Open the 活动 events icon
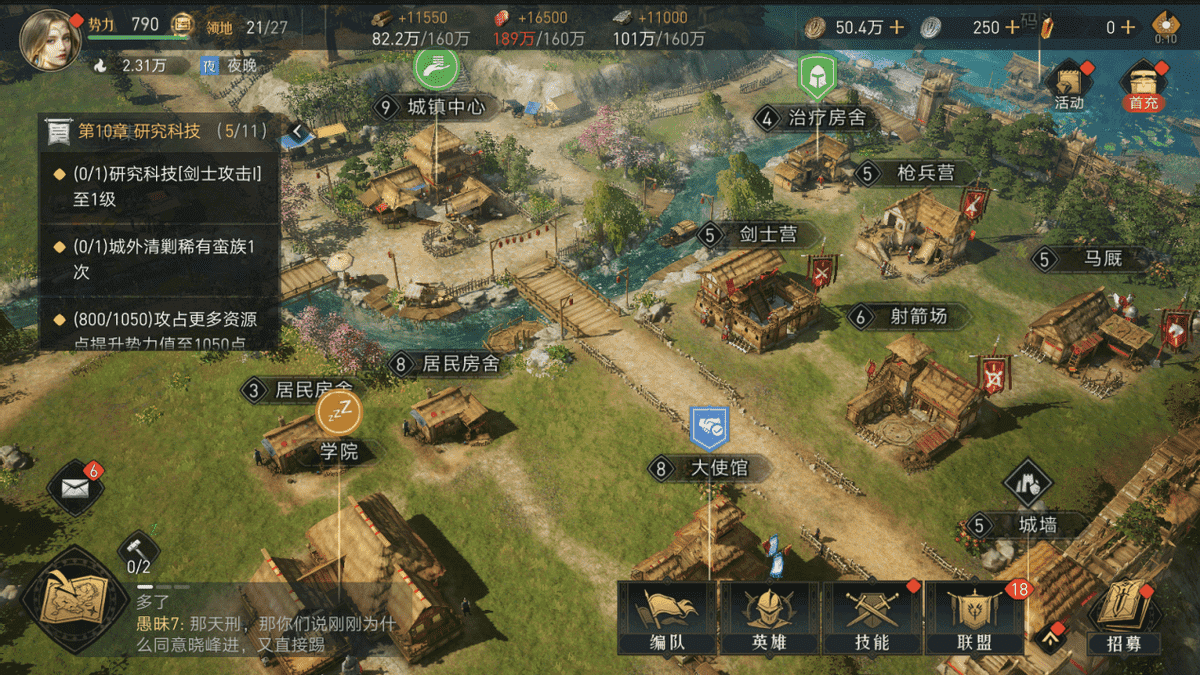Viewport: 1200px width, 675px height. (1069, 85)
